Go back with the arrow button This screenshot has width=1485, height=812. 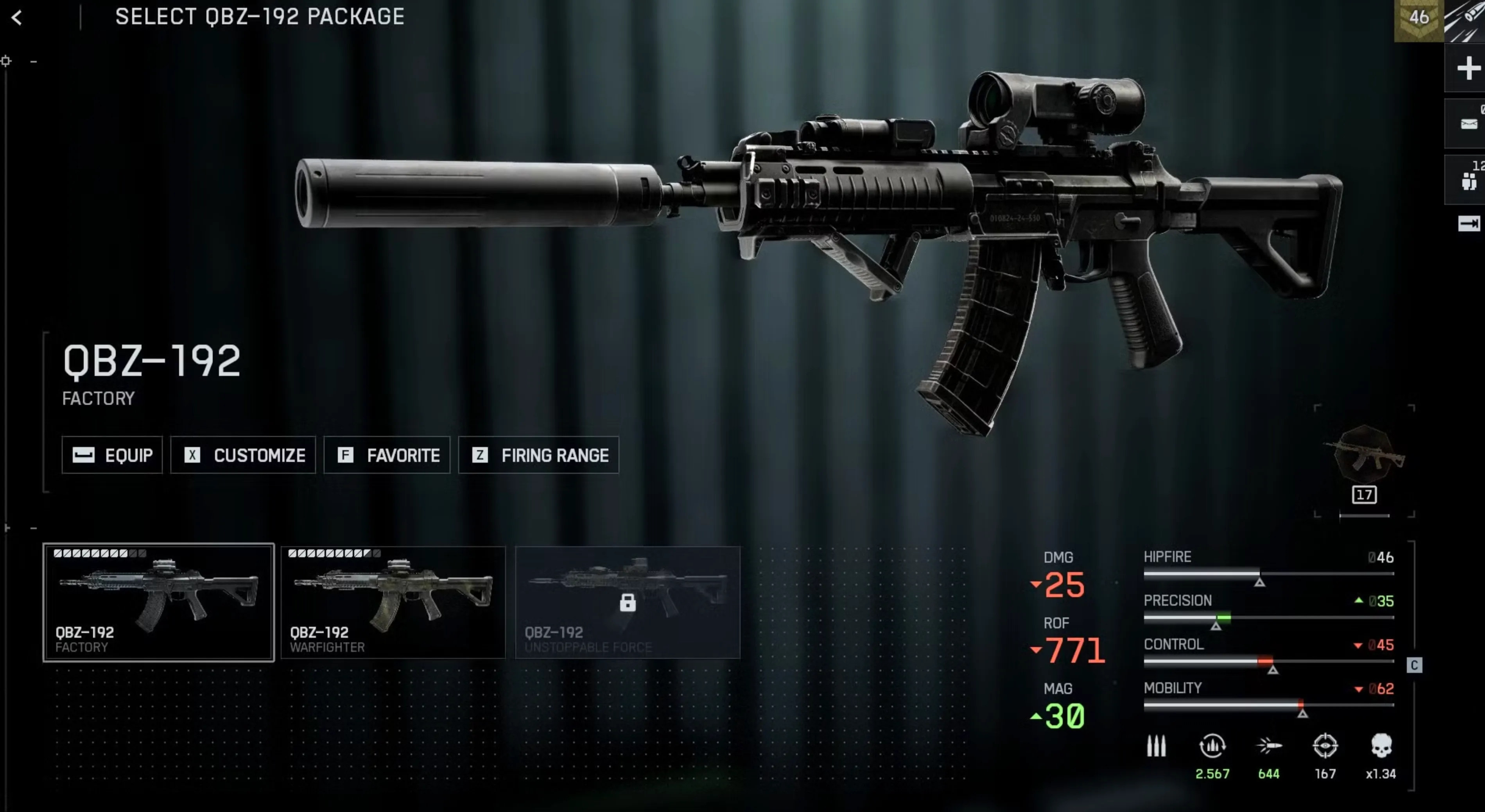[x=17, y=18]
